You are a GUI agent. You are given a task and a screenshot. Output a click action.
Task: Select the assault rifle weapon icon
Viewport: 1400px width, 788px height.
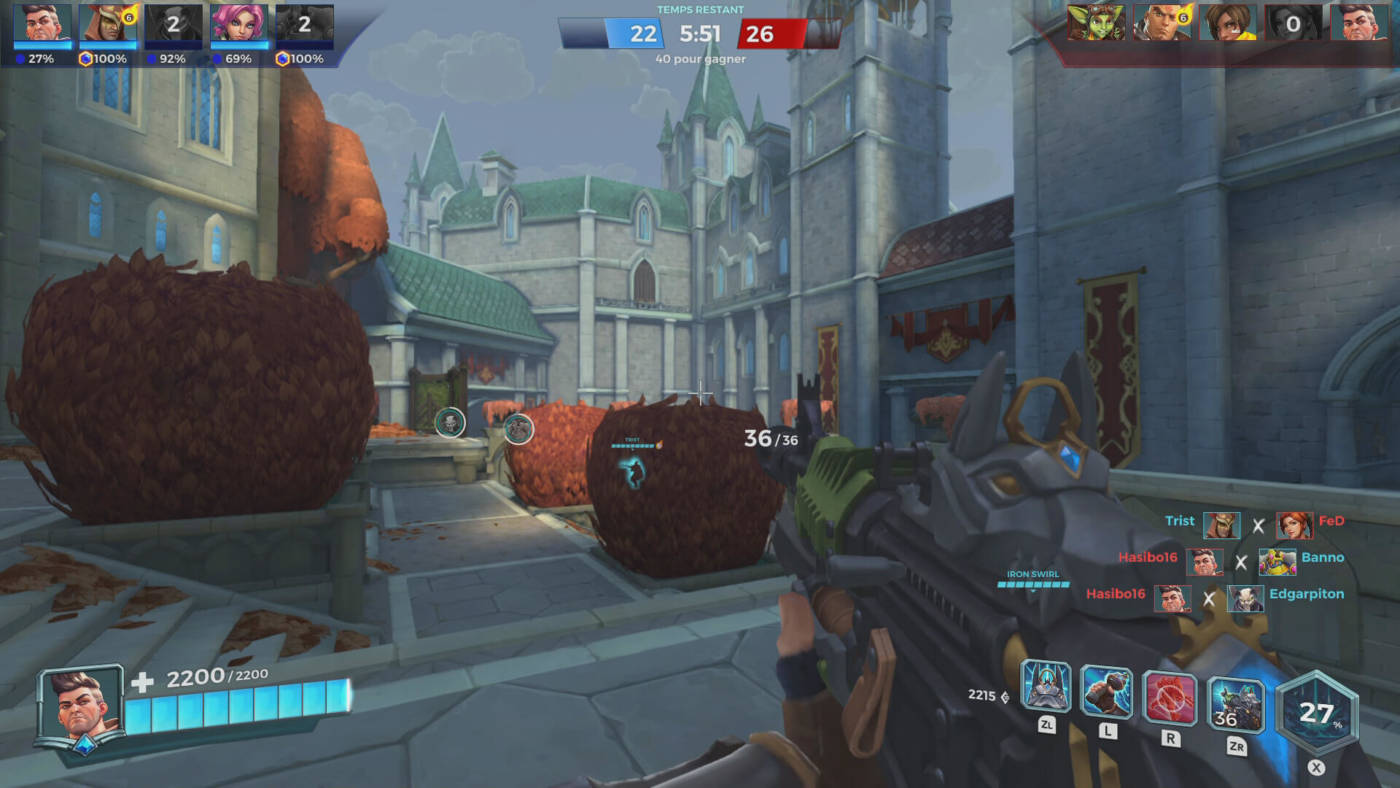click(1236, 705)
